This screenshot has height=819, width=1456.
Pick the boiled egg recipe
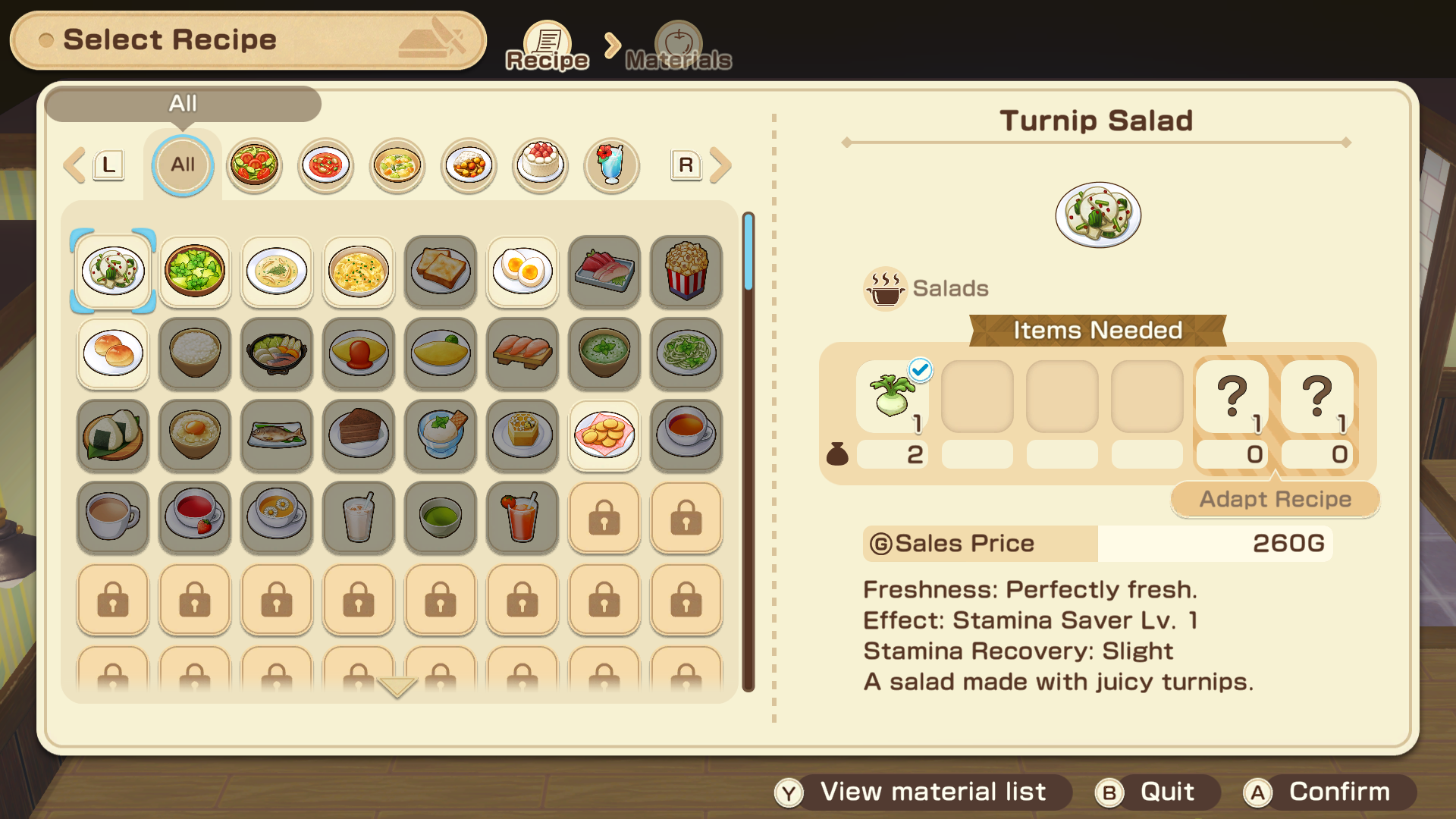coord(522,271)
